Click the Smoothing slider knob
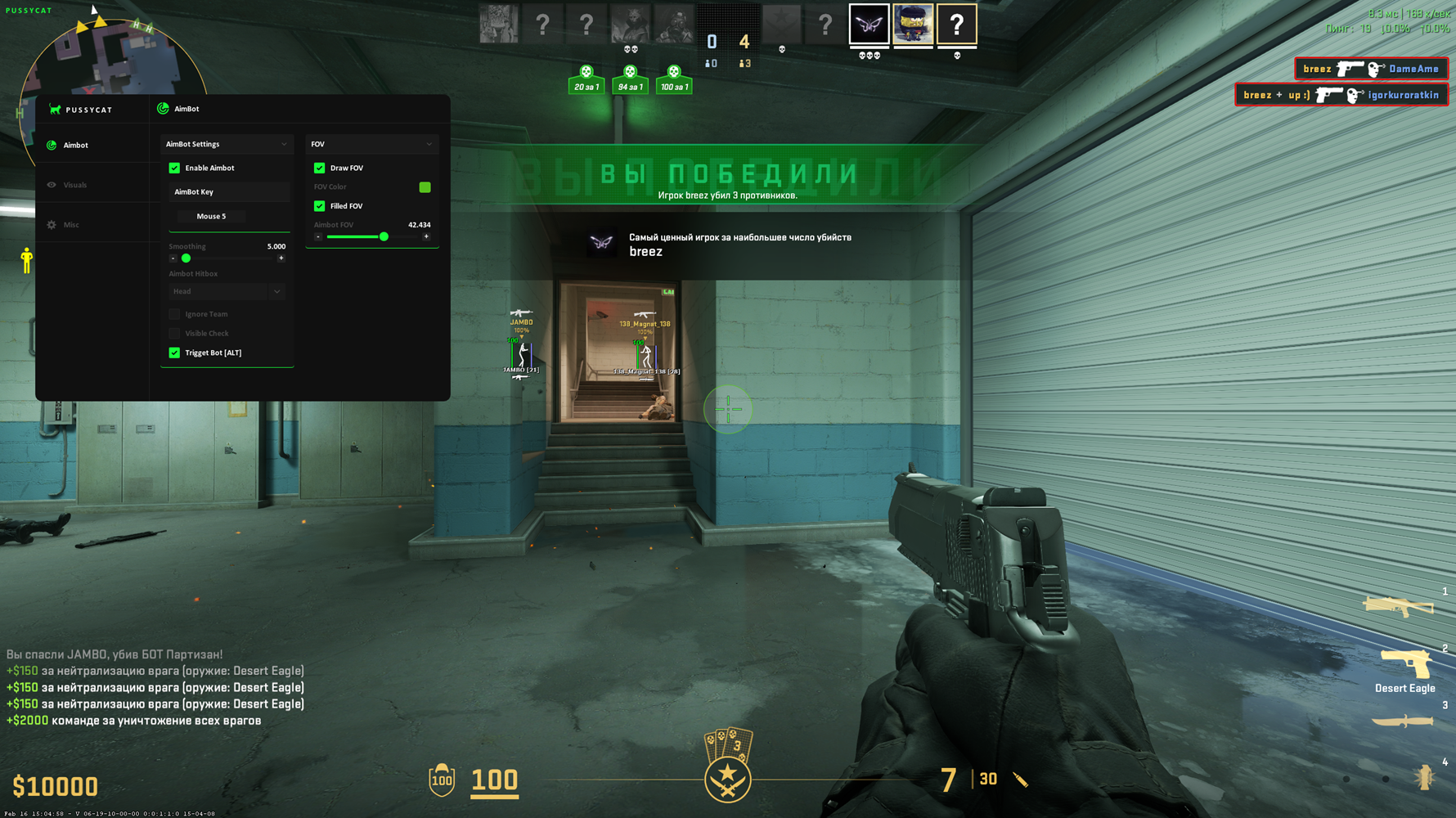The width and height of the screenshot is (1456, 818). point(186,258)
